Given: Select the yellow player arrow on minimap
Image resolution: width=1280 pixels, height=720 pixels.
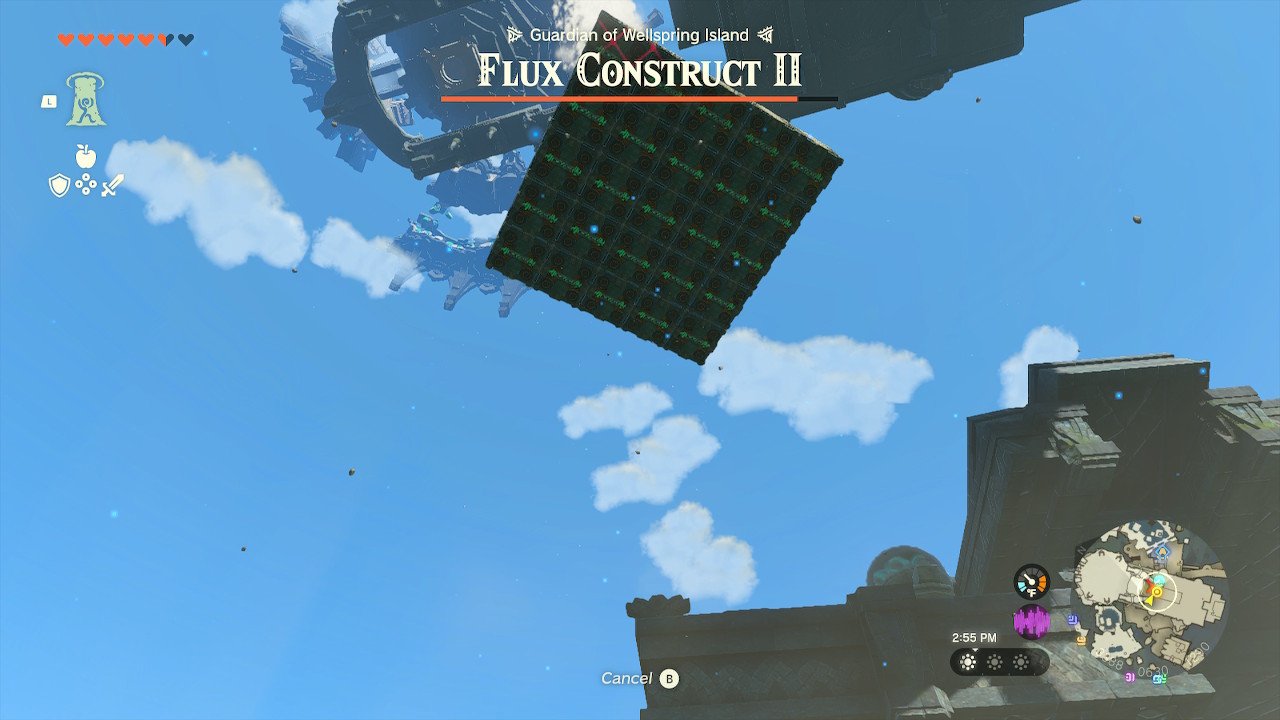Looking at the screenshot, I should tap(1149, 600).
